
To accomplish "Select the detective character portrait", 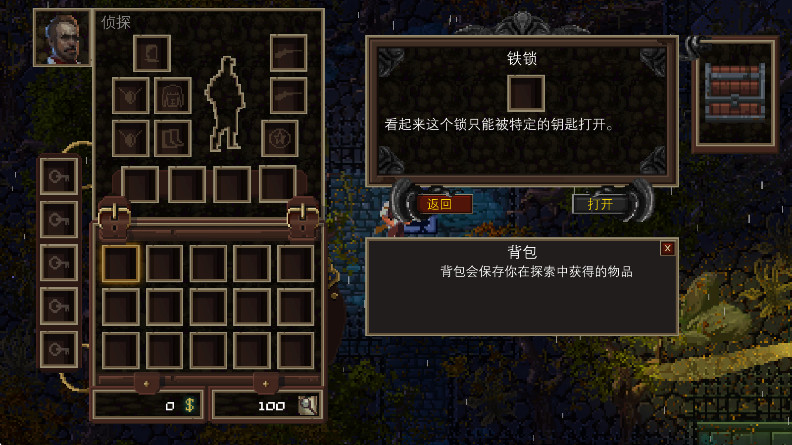I will click(62, 39).
